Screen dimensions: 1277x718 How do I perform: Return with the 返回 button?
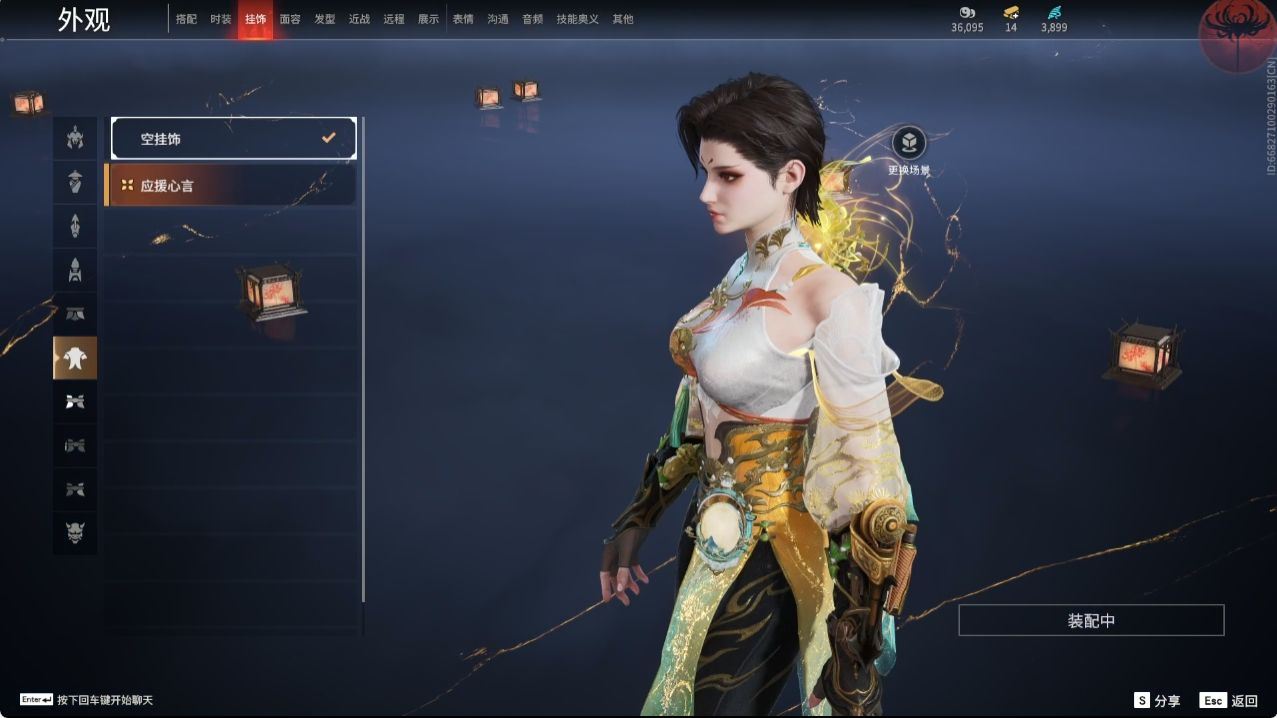click(1229, 701)
